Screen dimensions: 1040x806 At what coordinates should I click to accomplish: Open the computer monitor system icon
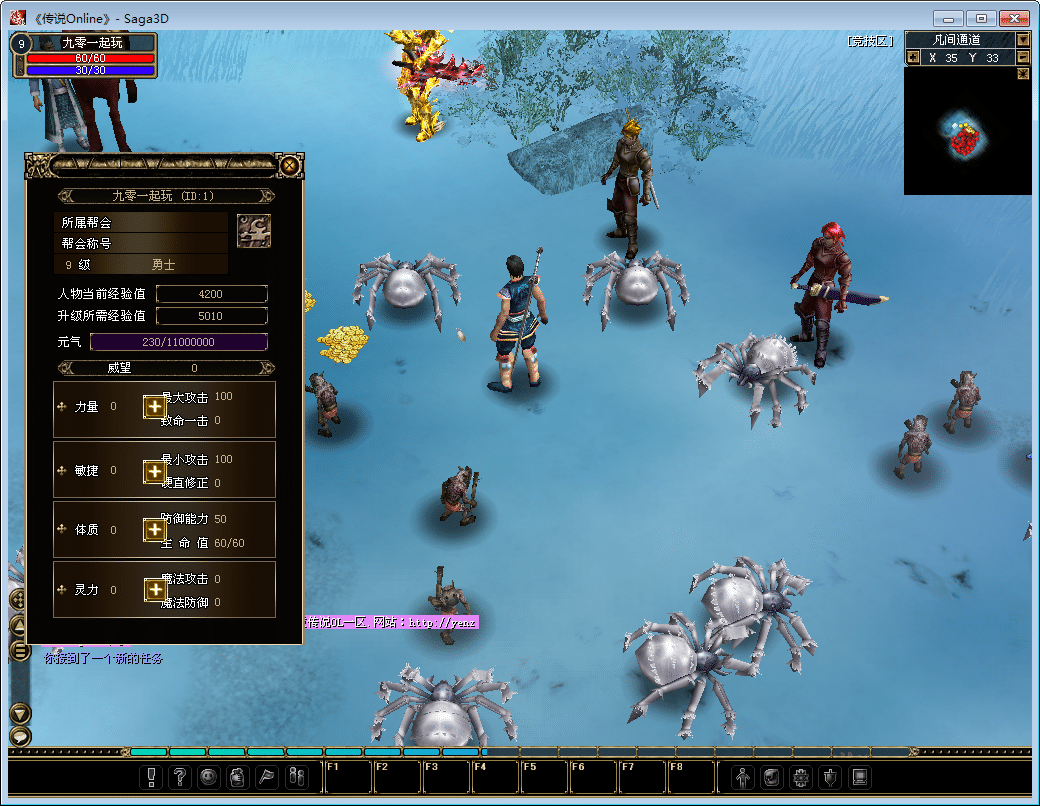coord(859,777)
